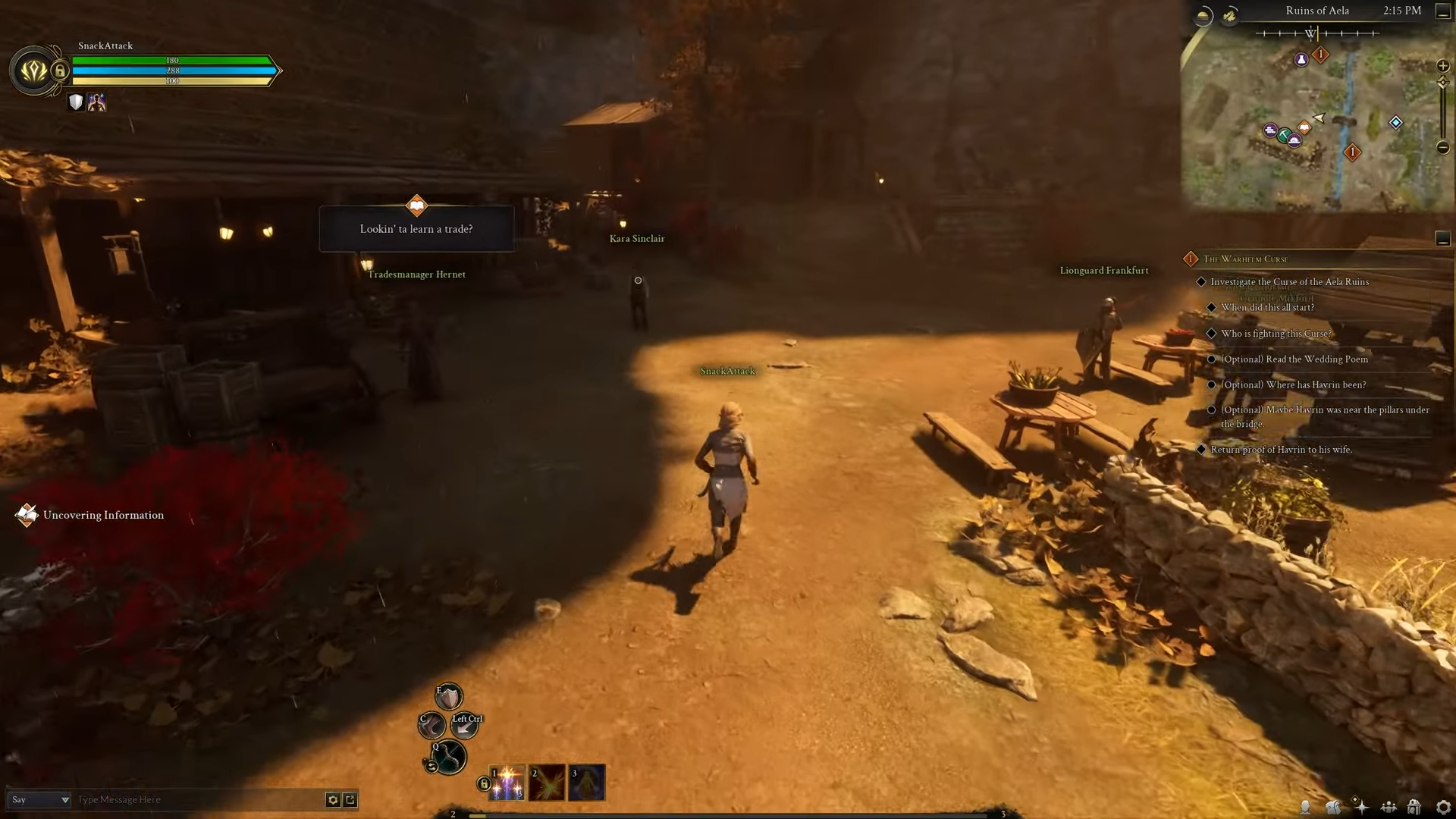Image resolution: width=1456 pixels, height=819 pixels.
Task: Open the group finder icon bottom right
Action: pos(1389,807)
